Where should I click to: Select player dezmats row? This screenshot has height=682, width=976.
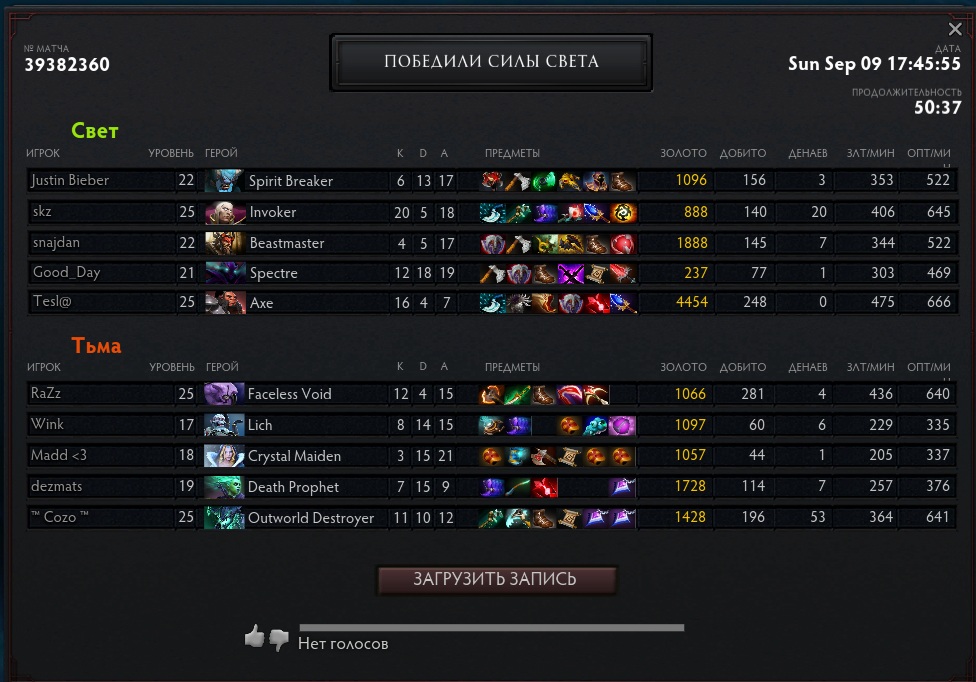pyautogui.click(x=57, y=487)
